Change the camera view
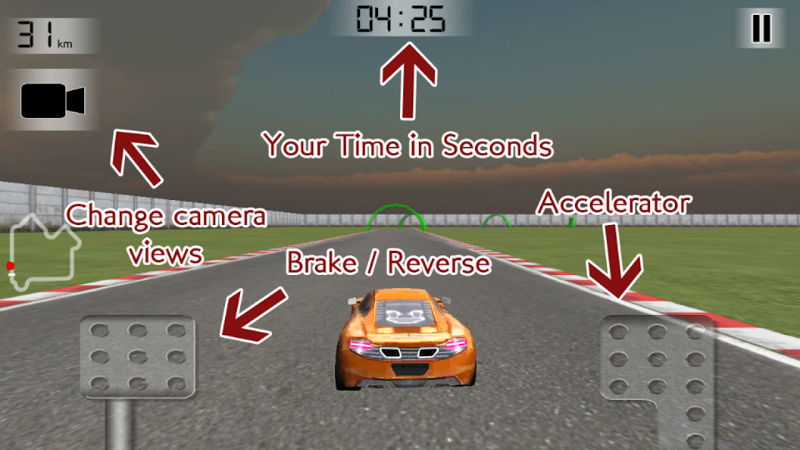Screen dimensions: 800x450 coord(52,101)
